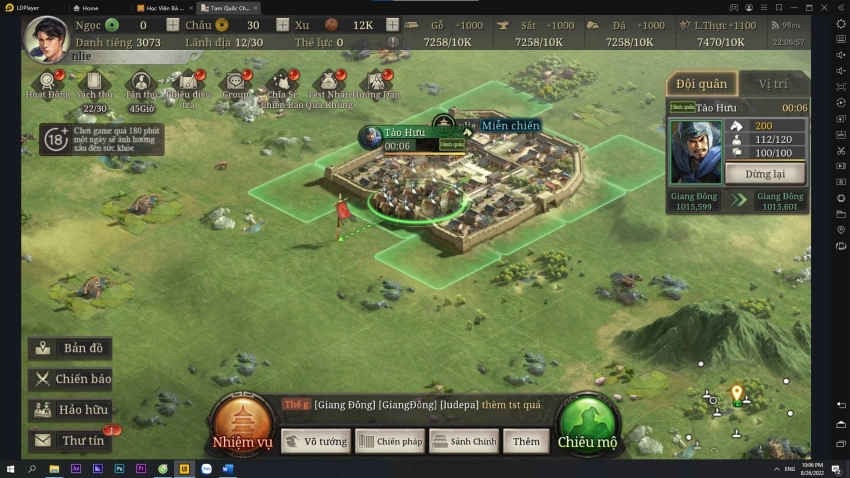The height and width of the screenshot is (478, 850).
Task: Open the Sảnh Chính main hall
Action: [464, 441]
